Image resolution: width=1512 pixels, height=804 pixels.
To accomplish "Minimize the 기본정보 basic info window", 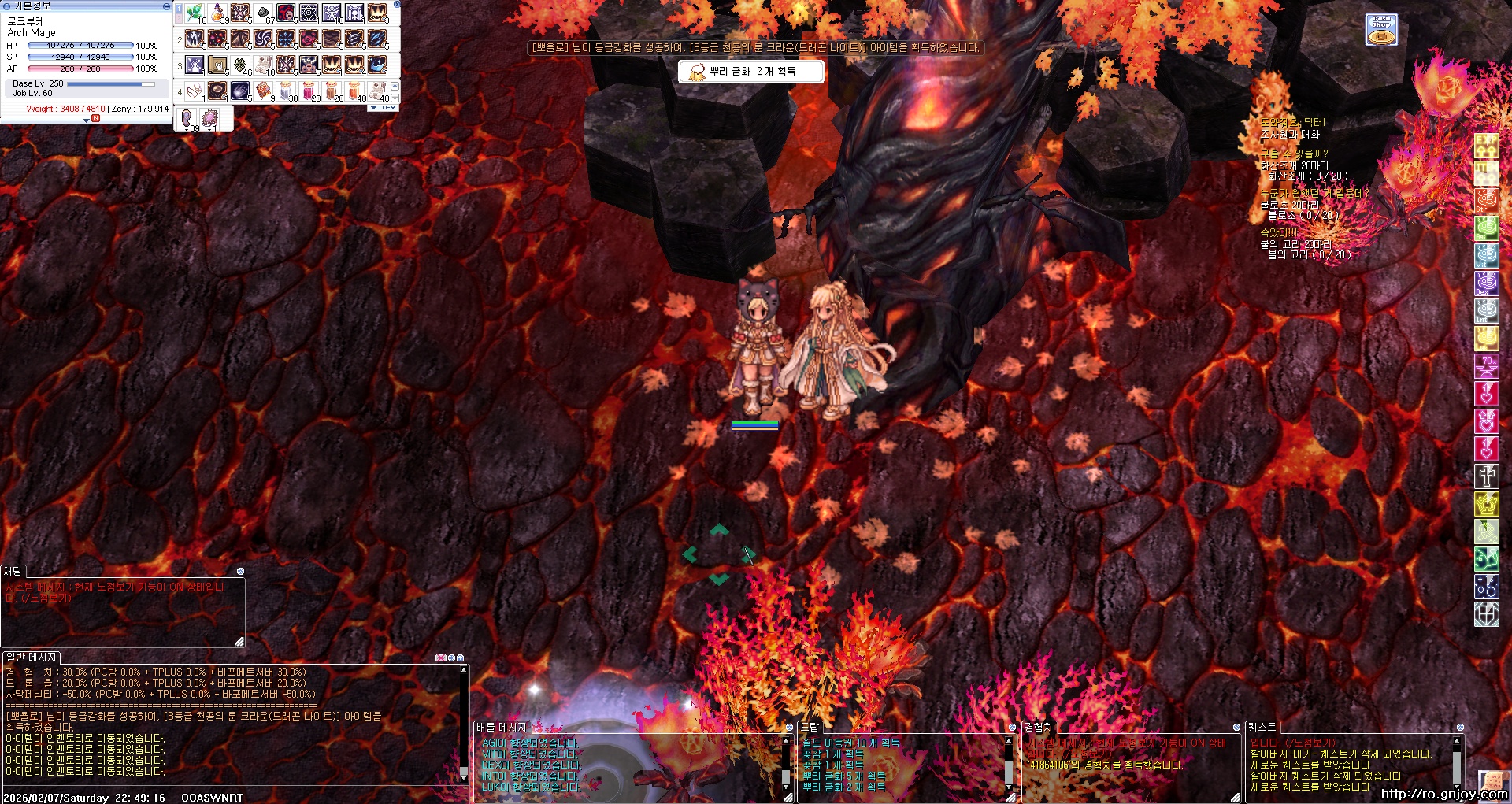I will click(x=165, y=6).
